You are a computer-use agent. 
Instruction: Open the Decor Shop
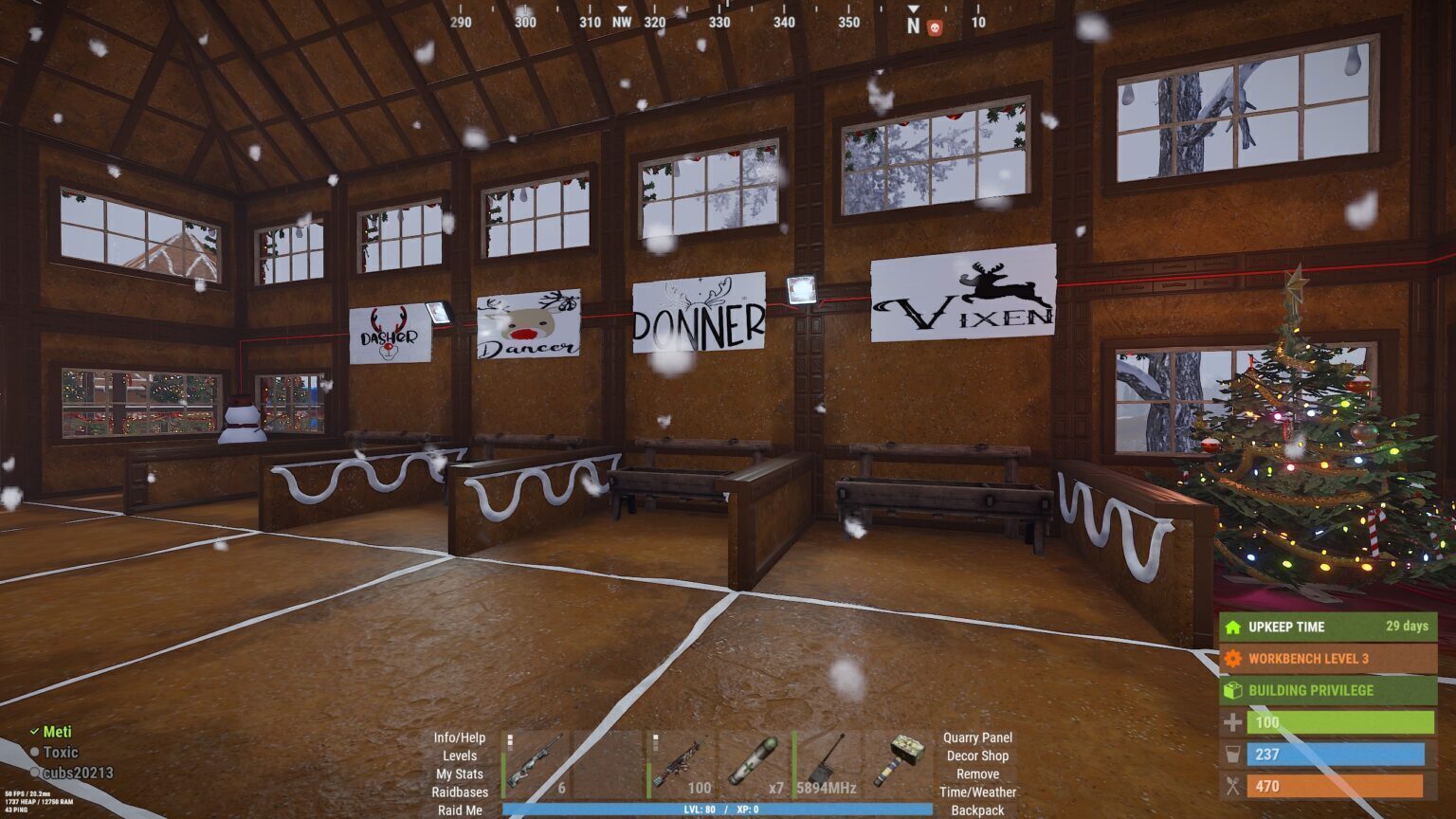click(977, 755)
